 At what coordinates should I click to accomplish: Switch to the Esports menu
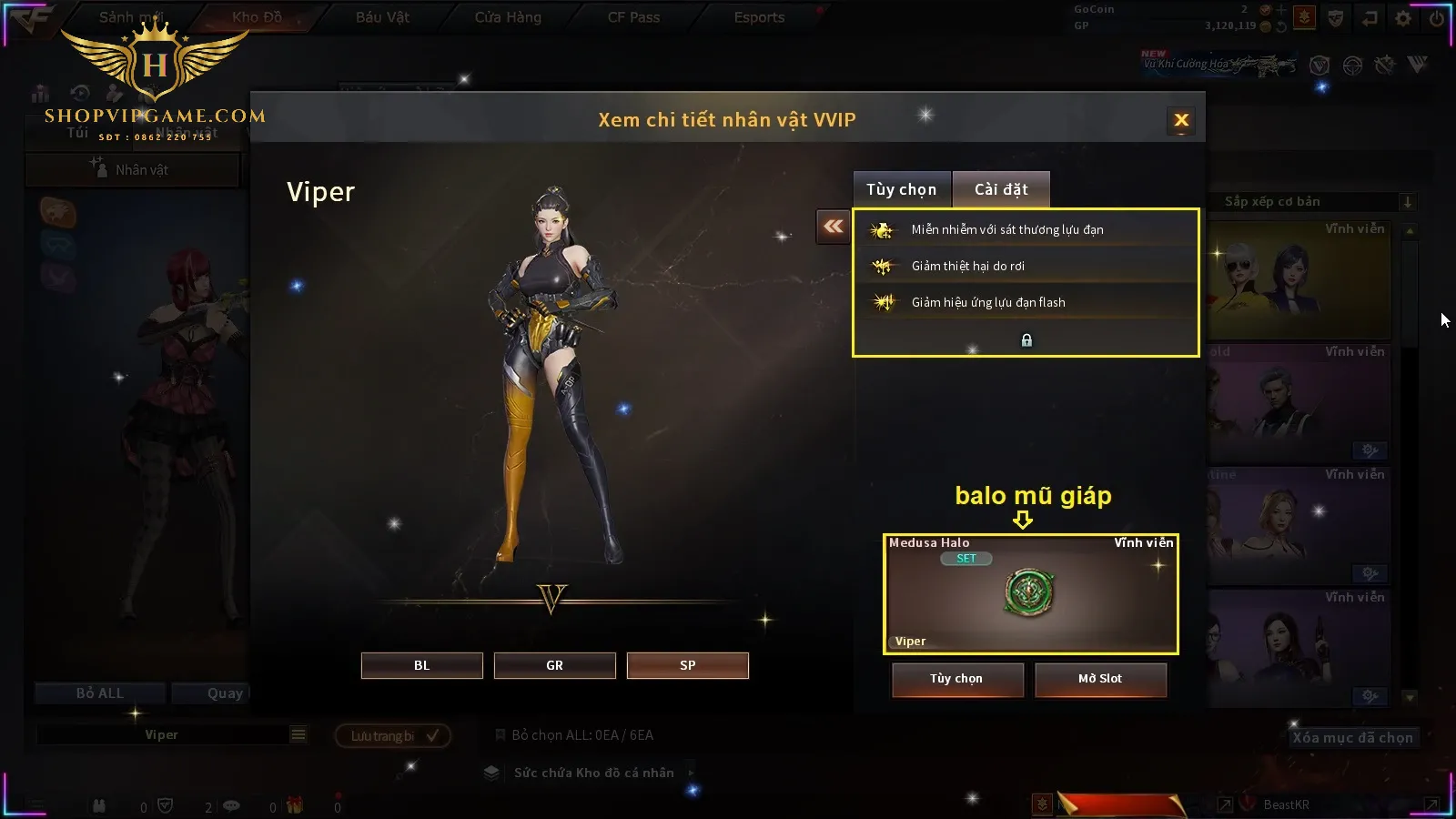(759, 17)
